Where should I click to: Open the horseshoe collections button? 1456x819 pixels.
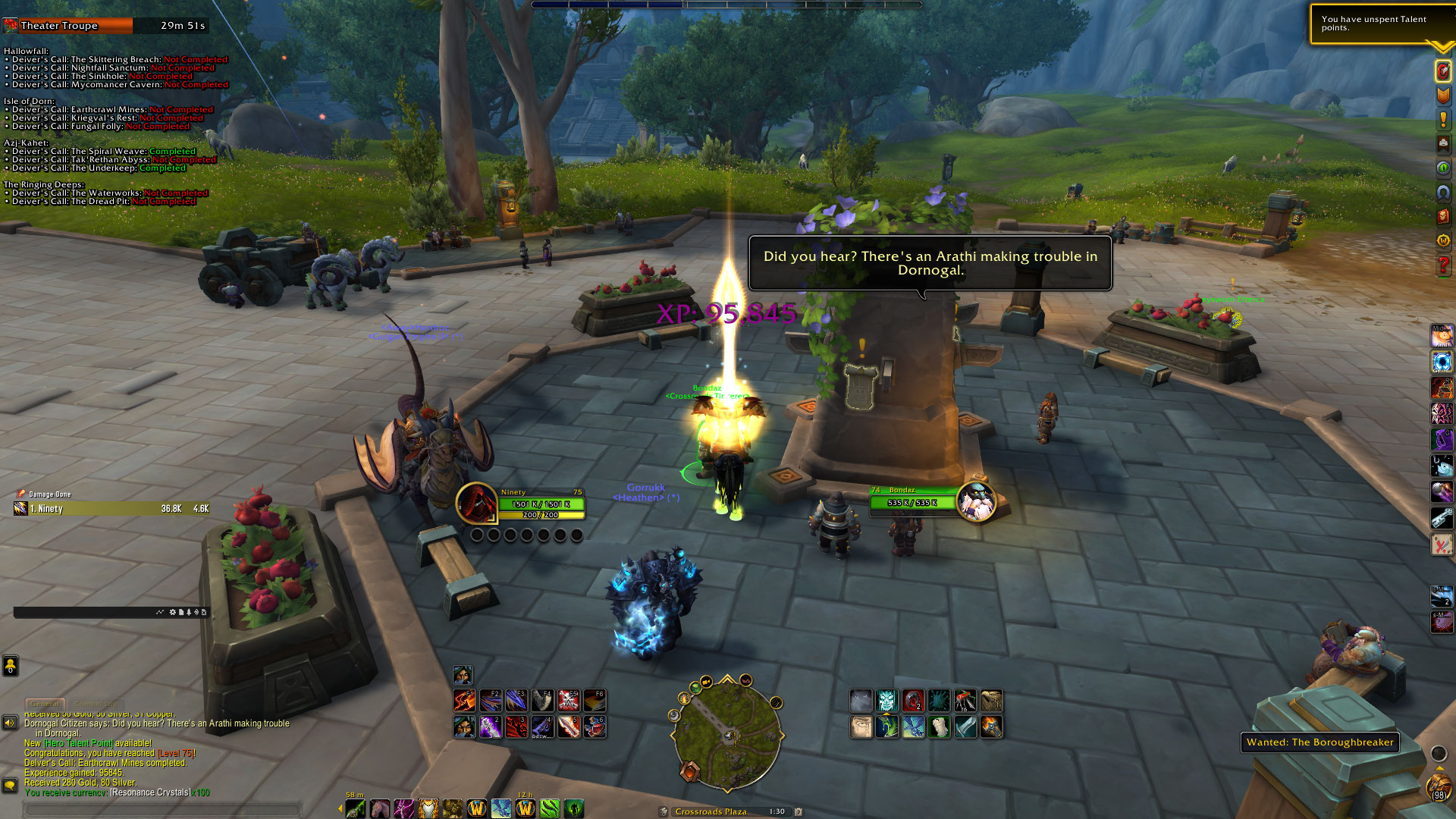point(1442,193)
